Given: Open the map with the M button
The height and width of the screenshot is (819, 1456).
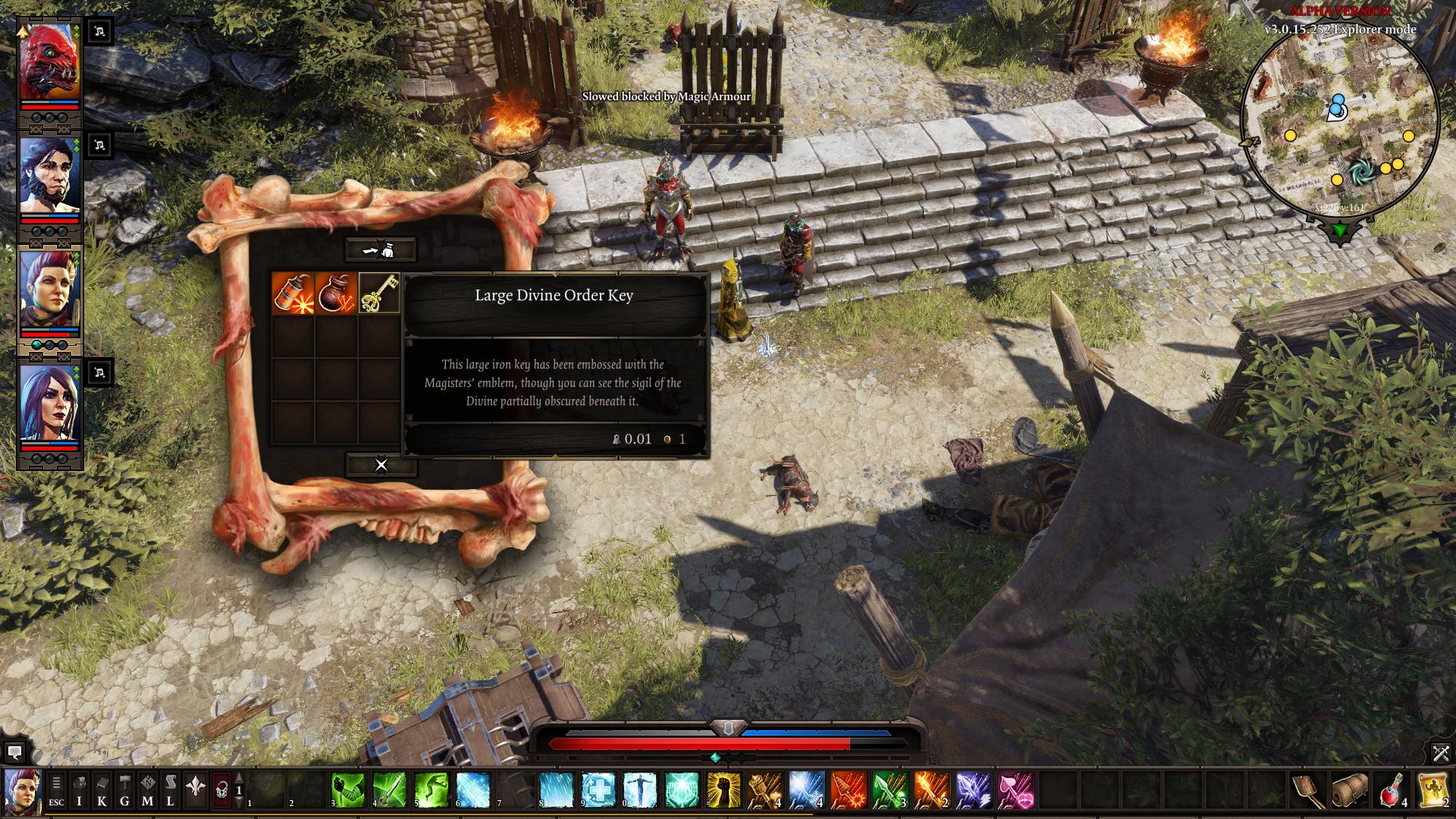Looking at the screenshot, I should [148, 789].
